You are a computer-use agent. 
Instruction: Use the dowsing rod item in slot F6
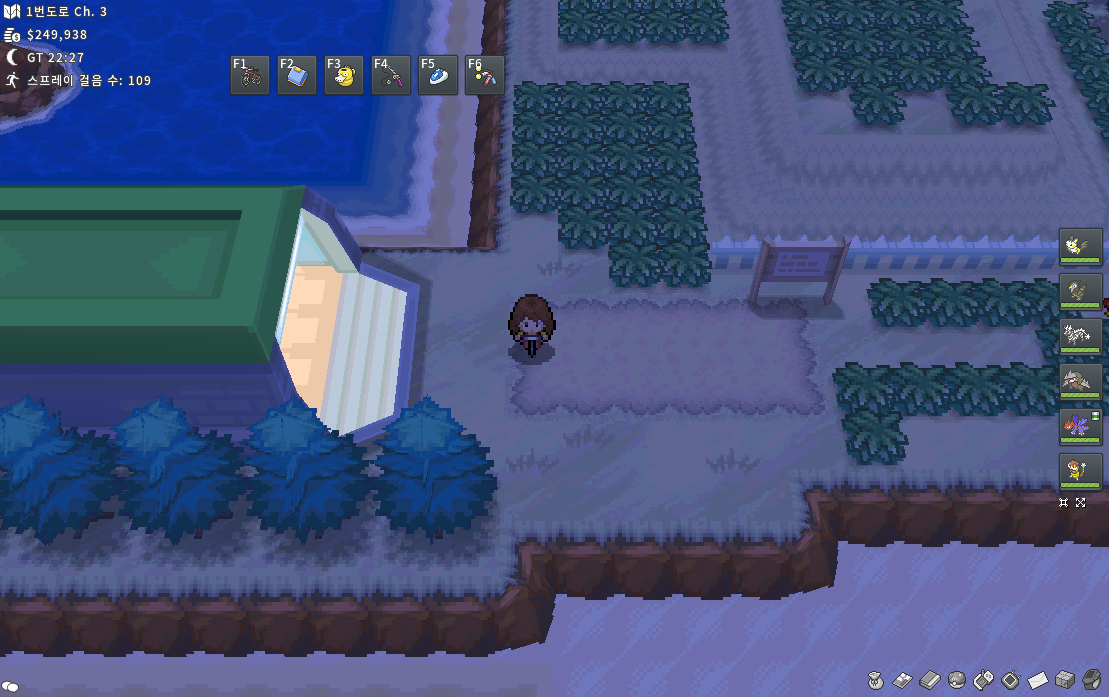pos(485,75)
